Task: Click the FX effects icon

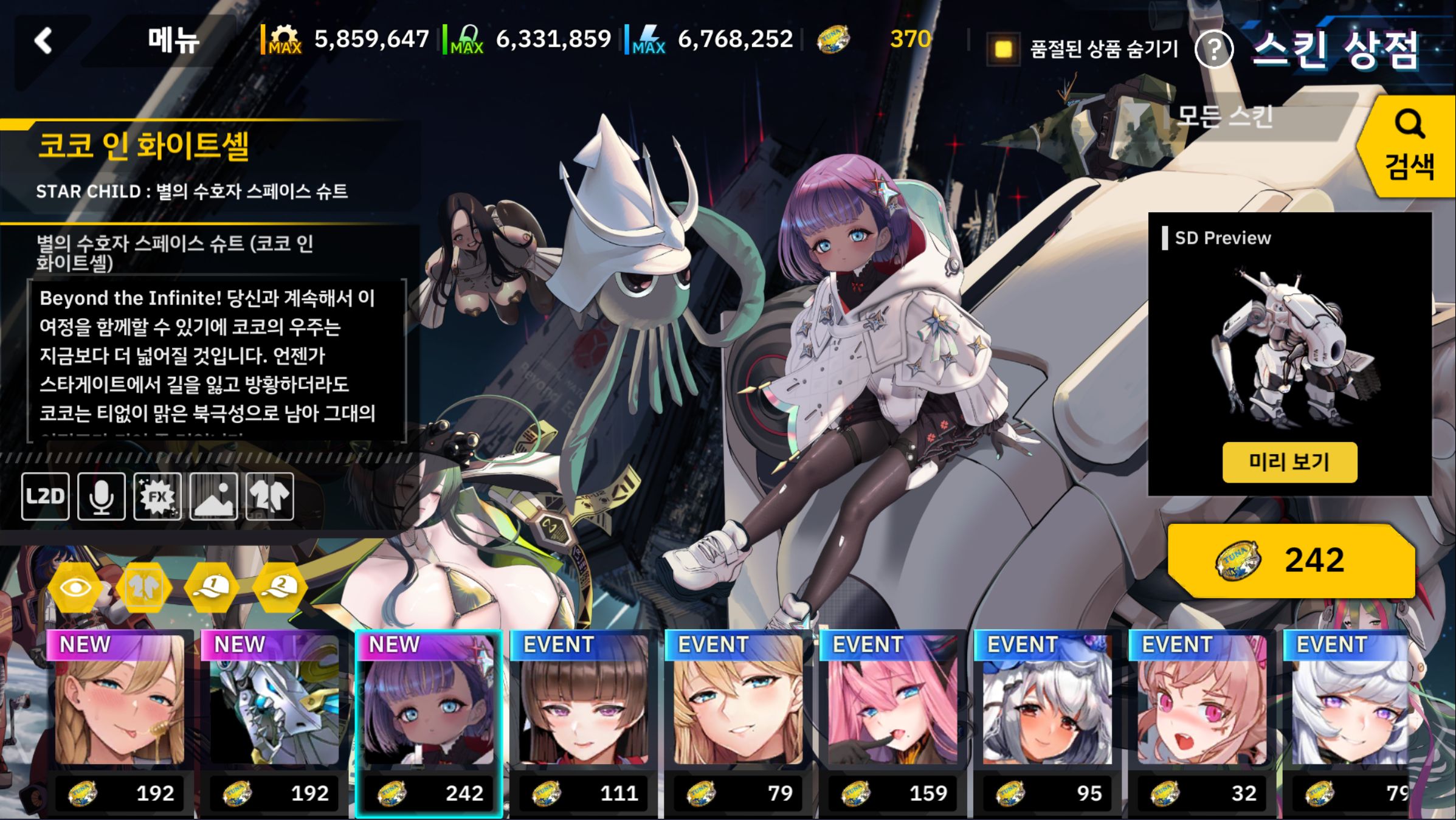Action: pos(157,497)
